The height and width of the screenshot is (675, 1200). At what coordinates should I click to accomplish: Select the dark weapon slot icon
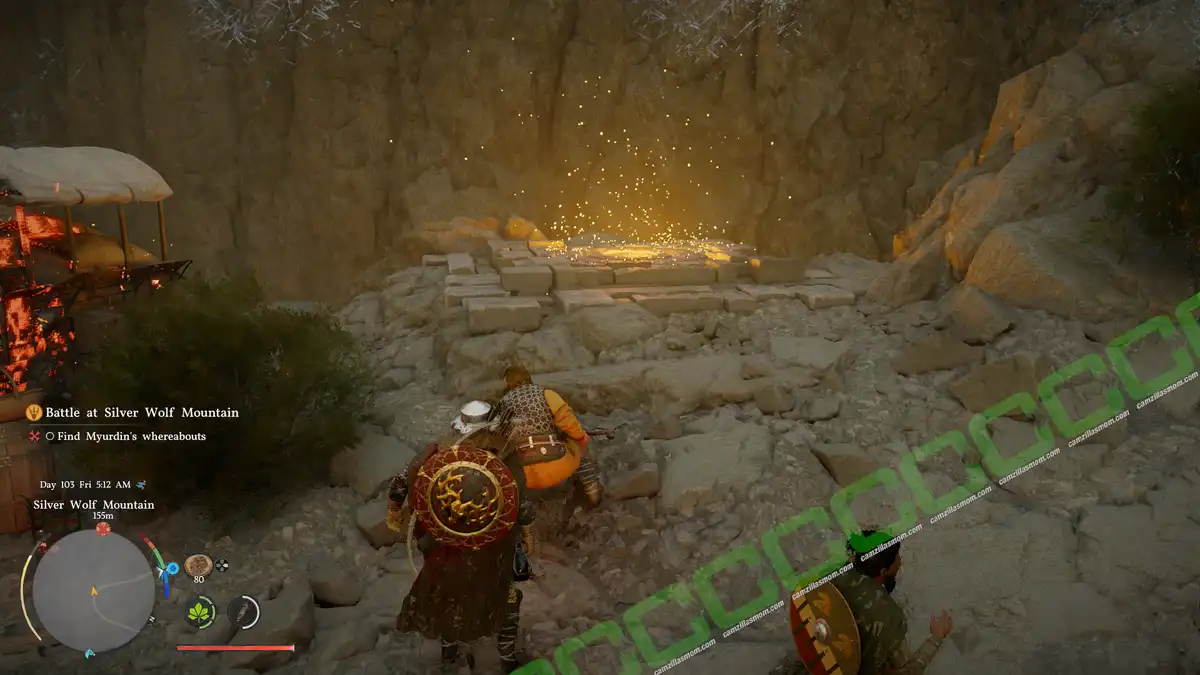point(242,612)
